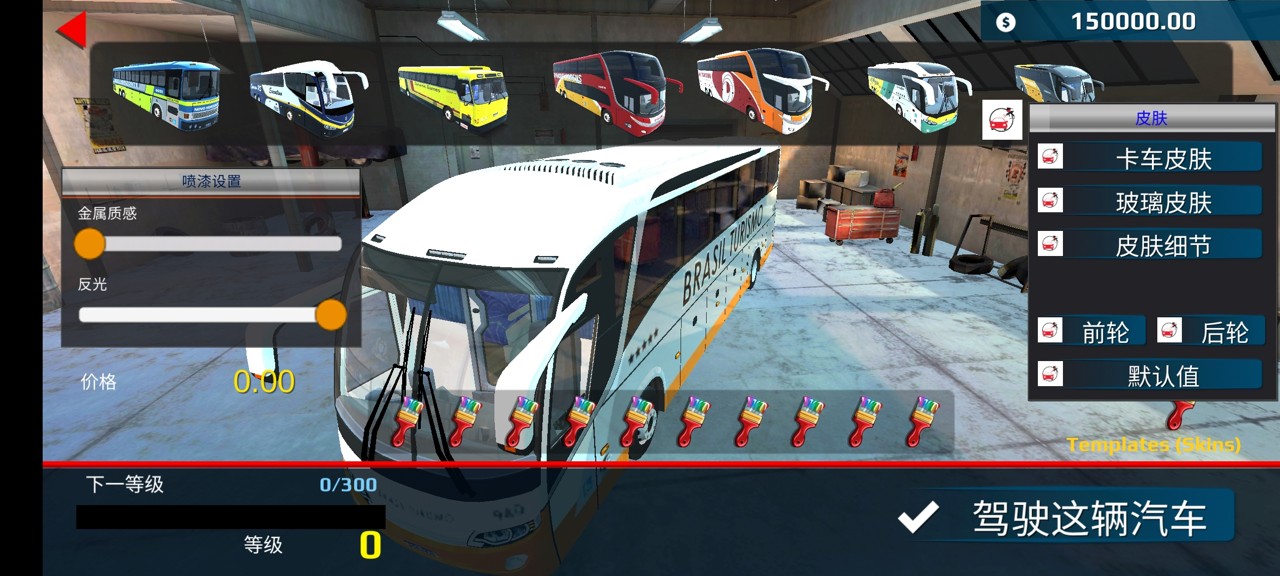Open 皮肤细节 skin details option

point(1163,244)
